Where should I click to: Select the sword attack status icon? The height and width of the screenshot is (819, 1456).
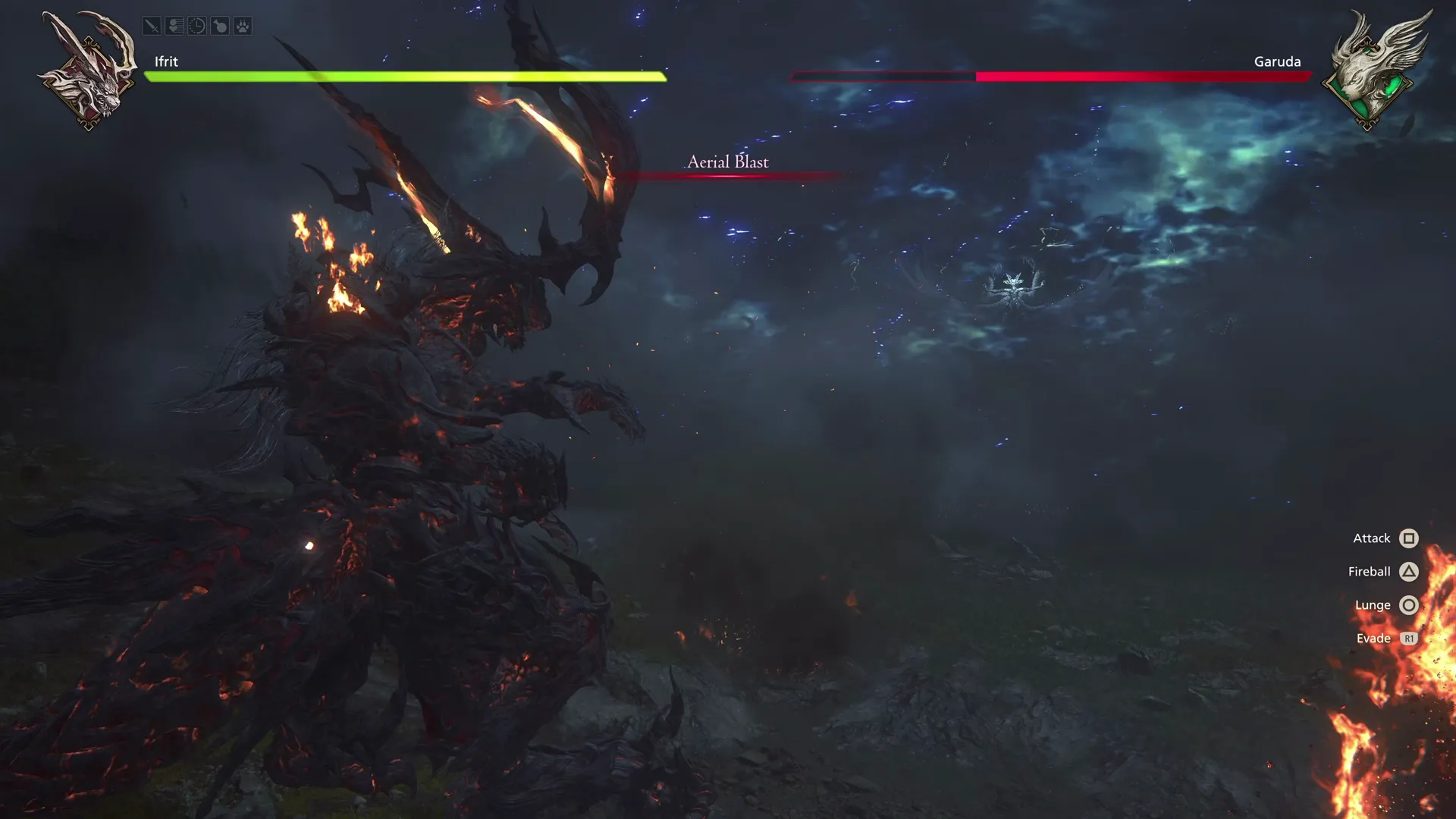point(152,26)
